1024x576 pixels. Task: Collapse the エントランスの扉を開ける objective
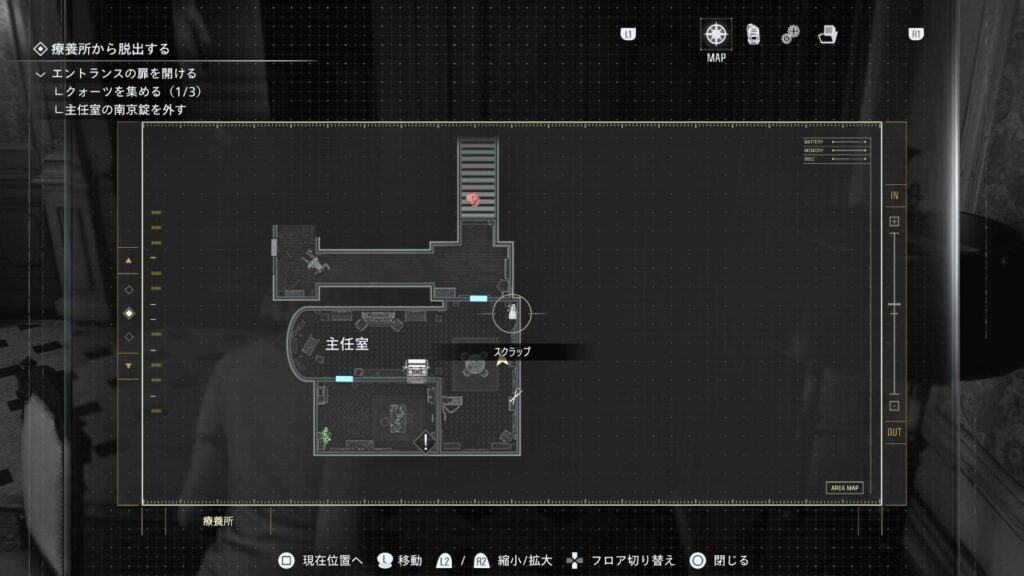41,73
